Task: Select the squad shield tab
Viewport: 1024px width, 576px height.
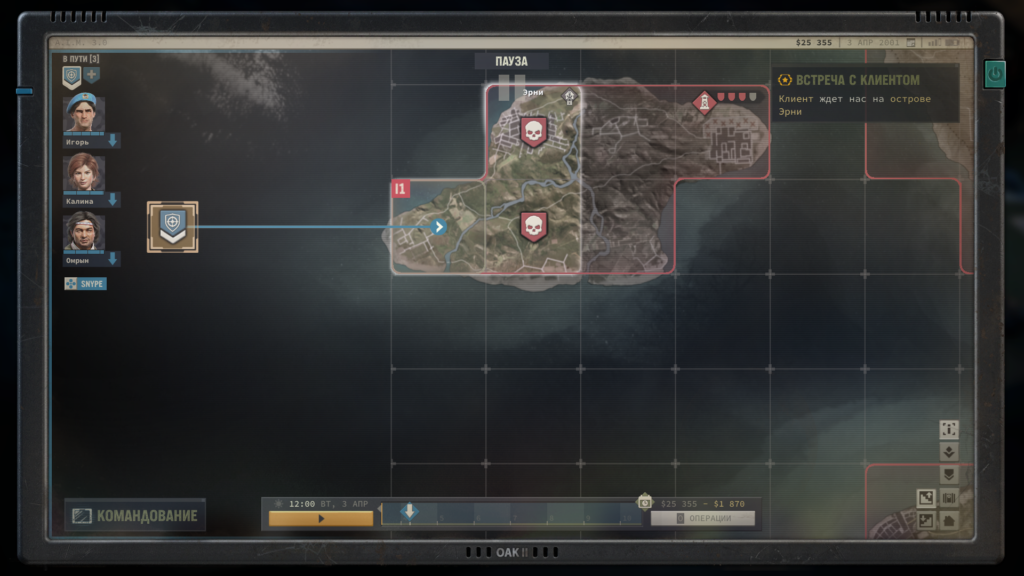Action: [72, 76]
